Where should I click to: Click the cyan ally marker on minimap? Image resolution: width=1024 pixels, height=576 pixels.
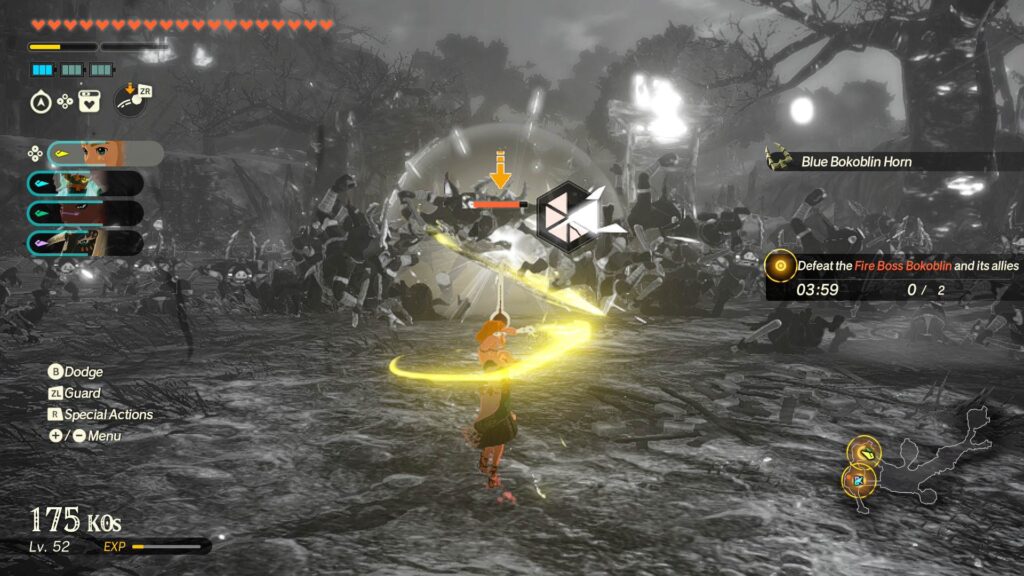click(859, 481)
